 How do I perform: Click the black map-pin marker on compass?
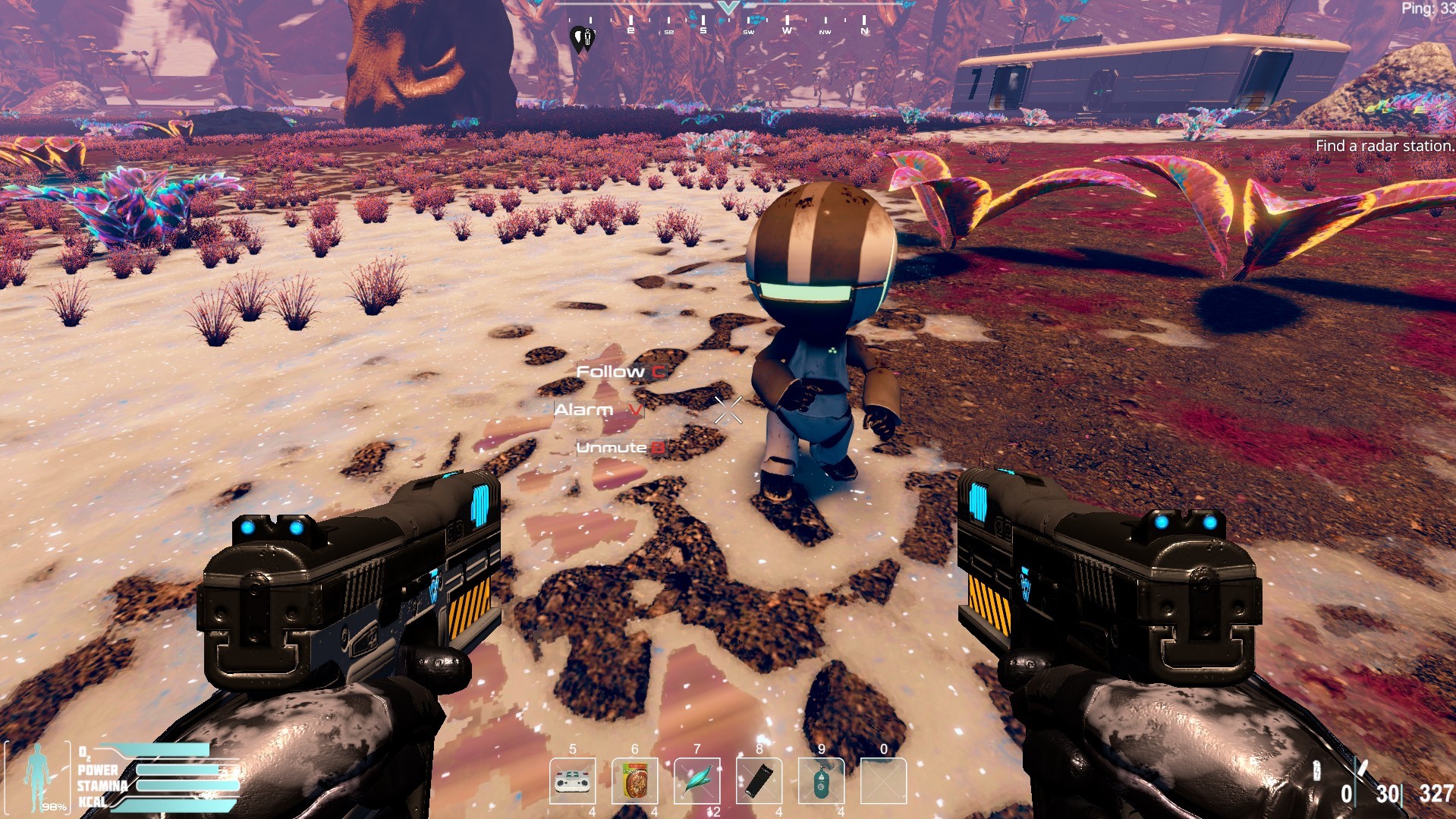tap(580, 38)
